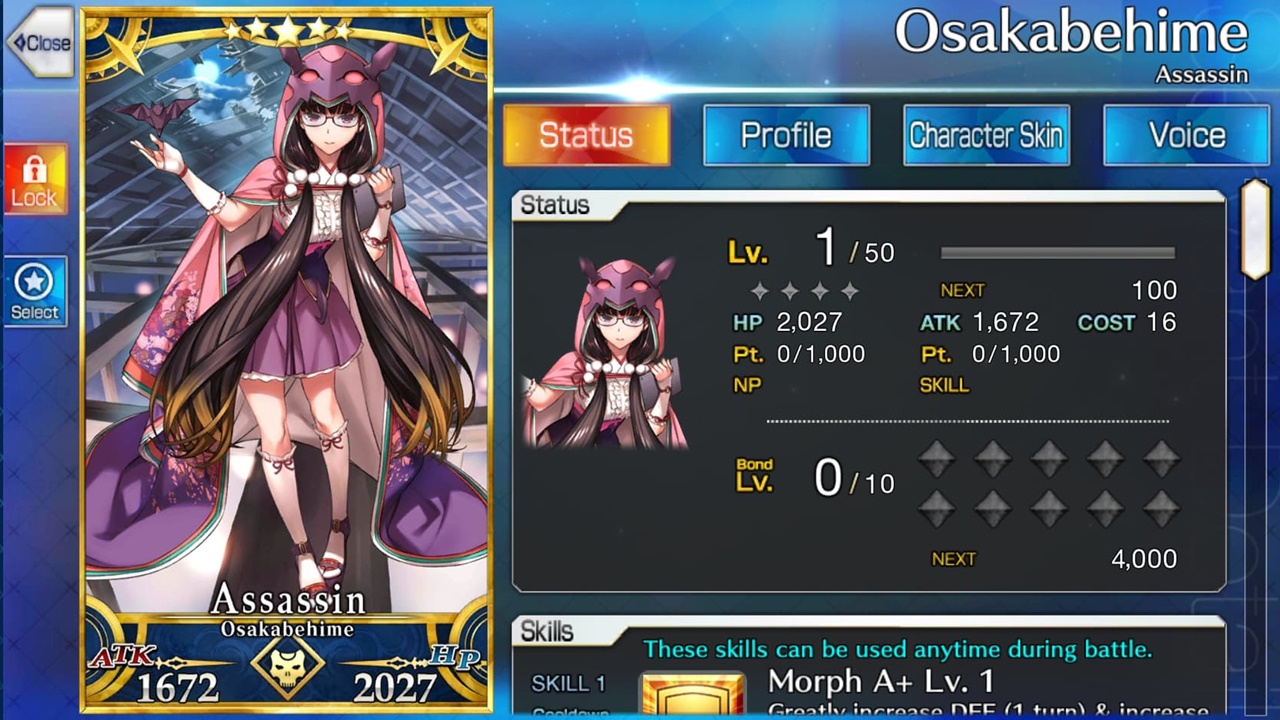
Task: Click the five gold rarity stars atop the card
Action: pos(287,28)
